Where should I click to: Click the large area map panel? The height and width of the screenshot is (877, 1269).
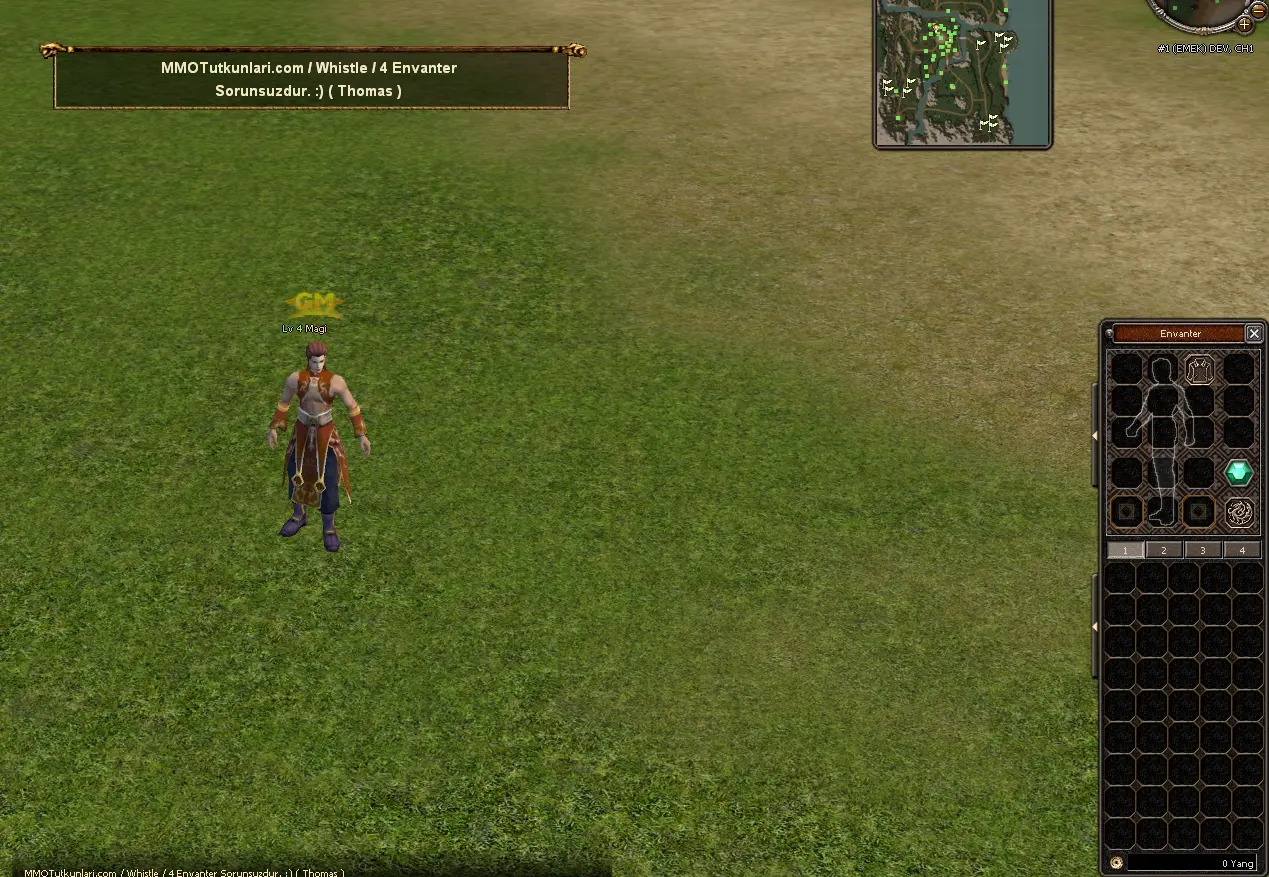pos(962,72)
